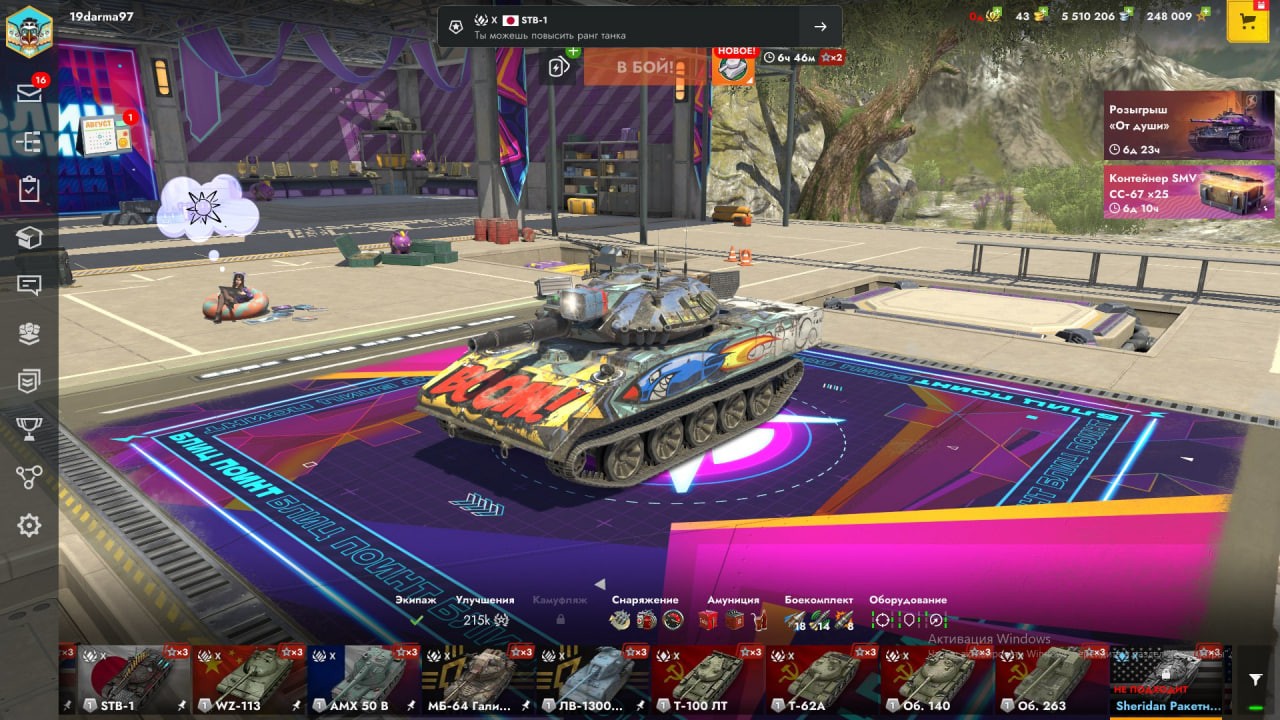The width and height of the screenshot is (1280, 720).
Task: Open the game mode selector marked НОВОЕ!
Action: pos(733,67)
